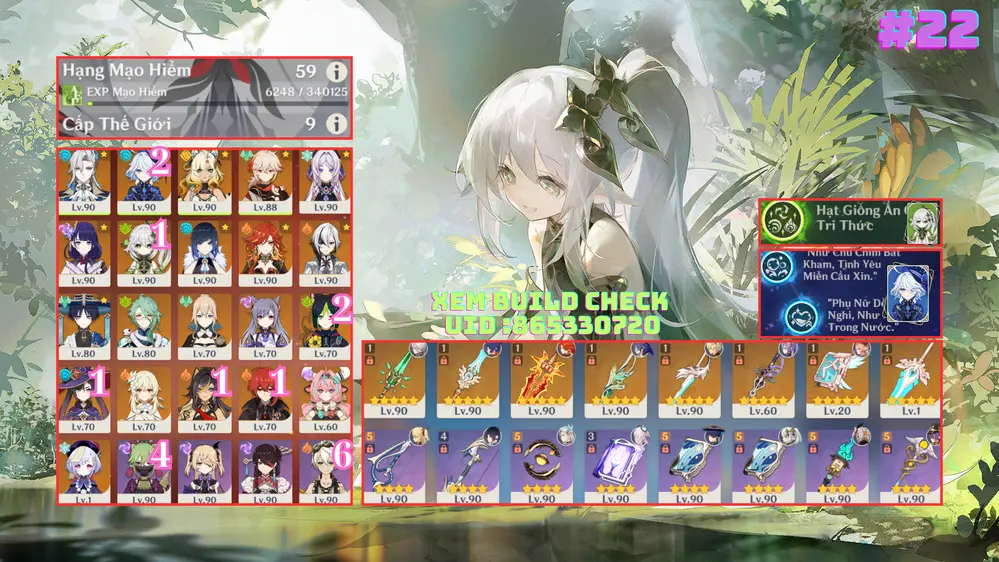This screenshot has width=999, height=562.
Task: Select the Lv.88 Kazuha character portrait
Action: pyautogui.click(x=265, y=181)
